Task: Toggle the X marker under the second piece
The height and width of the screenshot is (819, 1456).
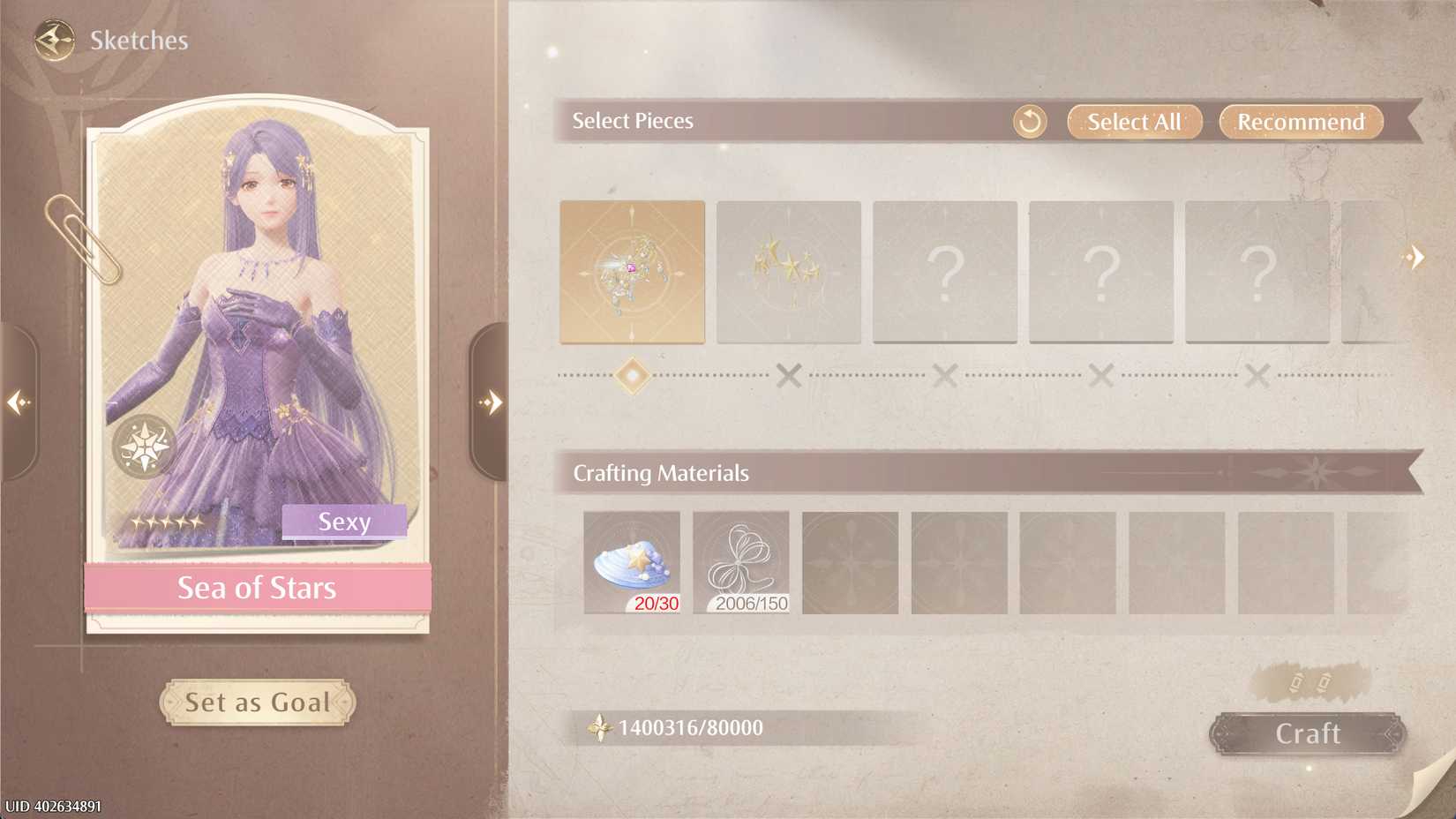Action: [789, 377]
